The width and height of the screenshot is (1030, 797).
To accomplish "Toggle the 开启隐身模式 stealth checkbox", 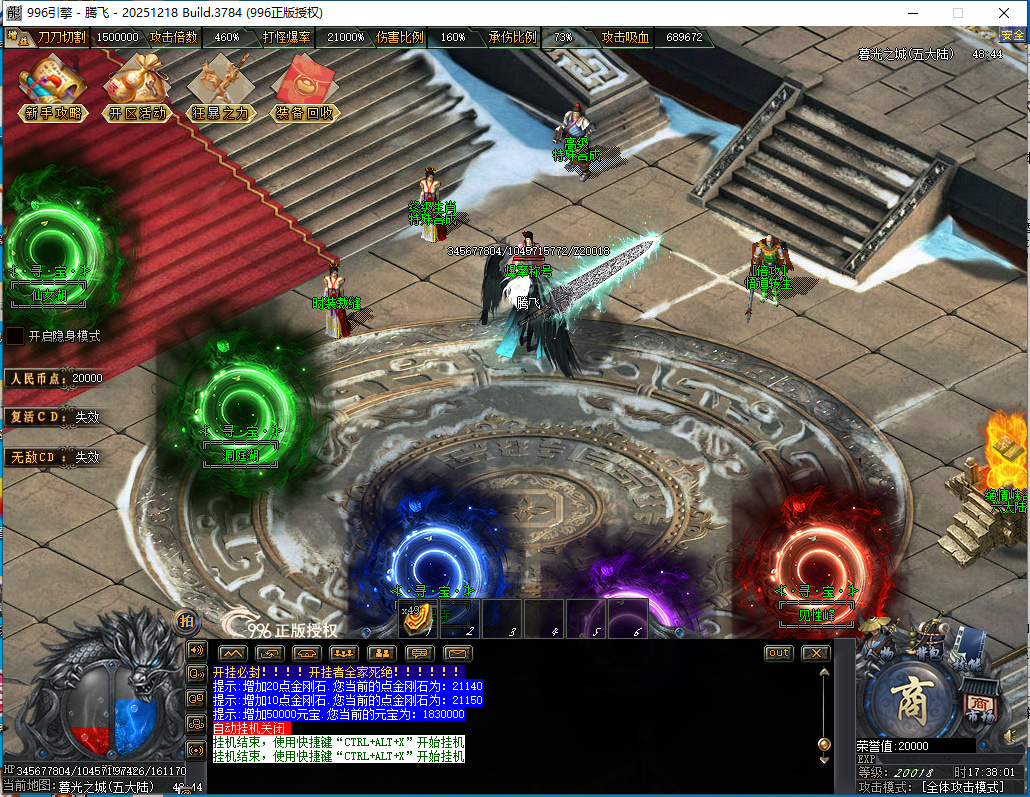I will 16,336.
